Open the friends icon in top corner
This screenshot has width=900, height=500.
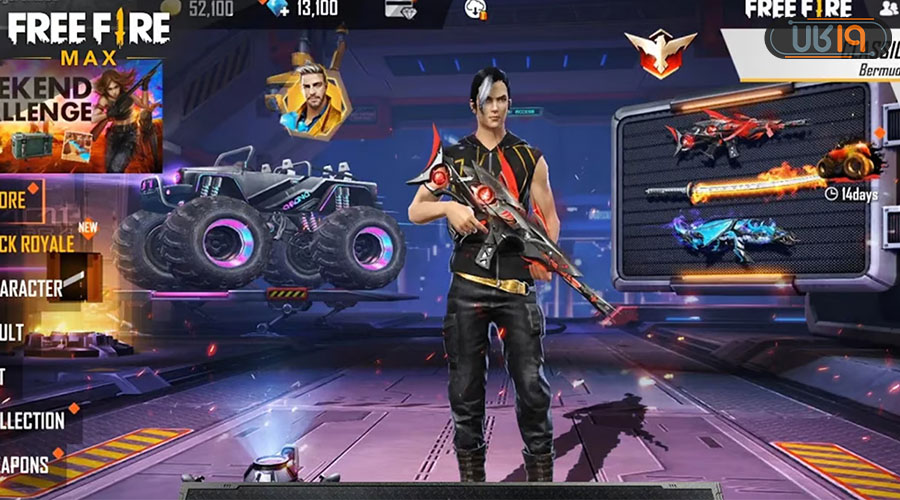tap(887, 8)
